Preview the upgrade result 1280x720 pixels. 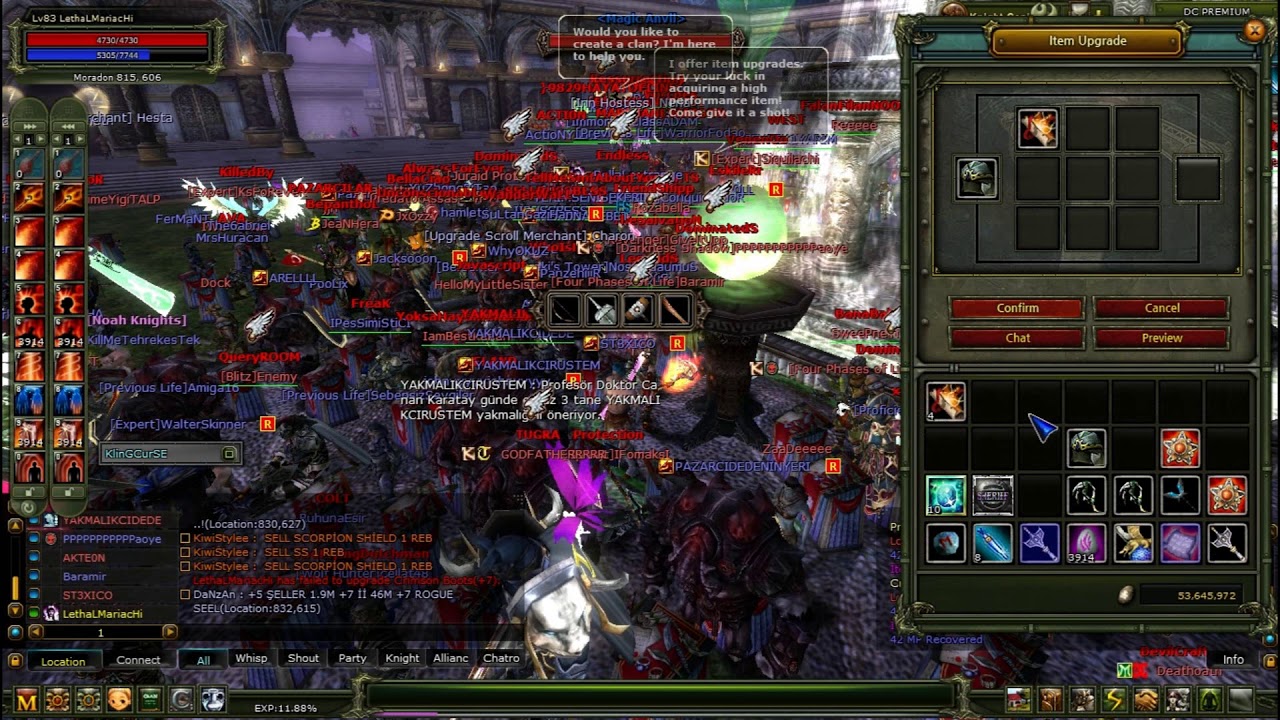tap(1161, 338)
